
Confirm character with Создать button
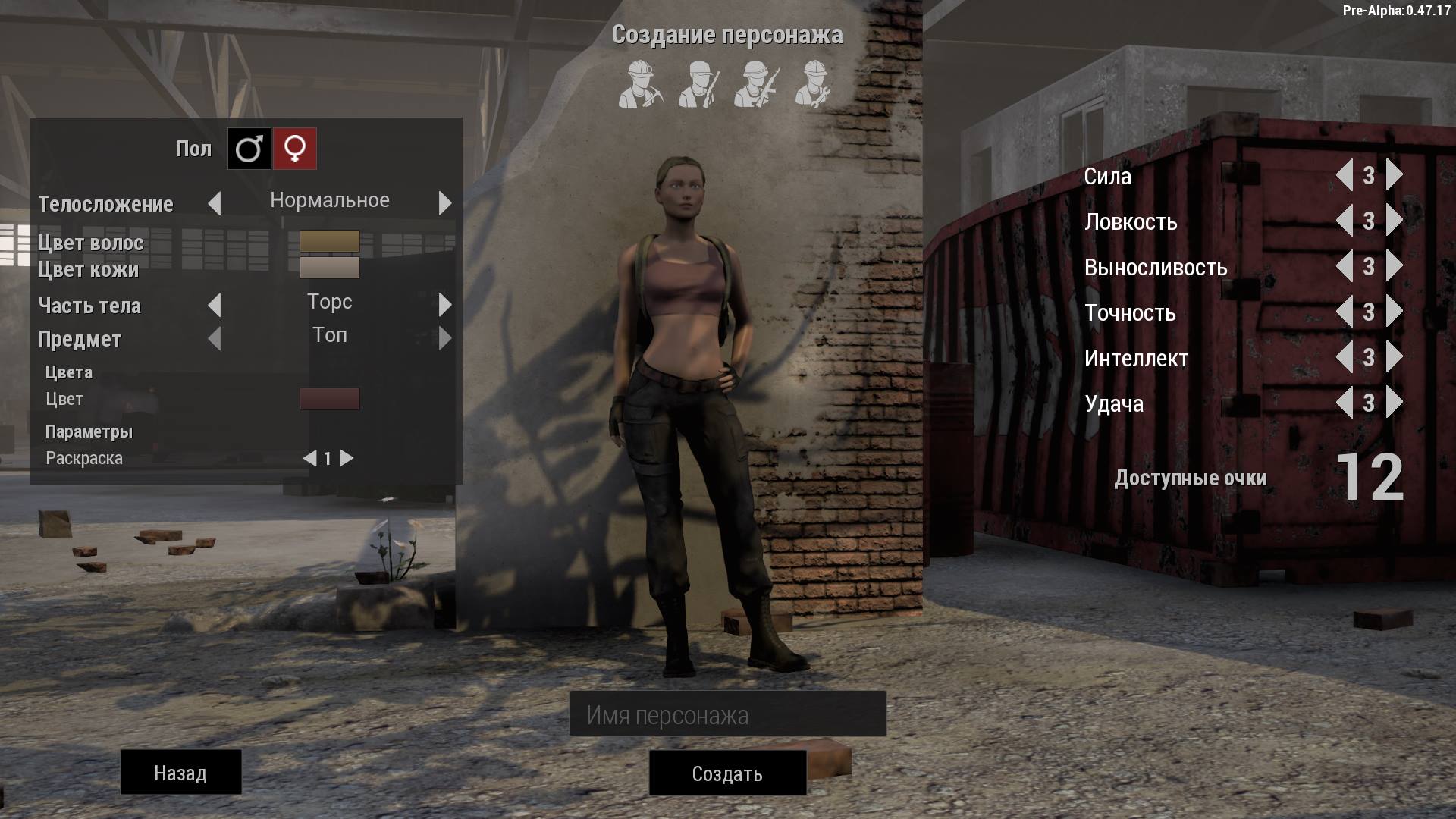pyautogui.click(x=727, y=773)
